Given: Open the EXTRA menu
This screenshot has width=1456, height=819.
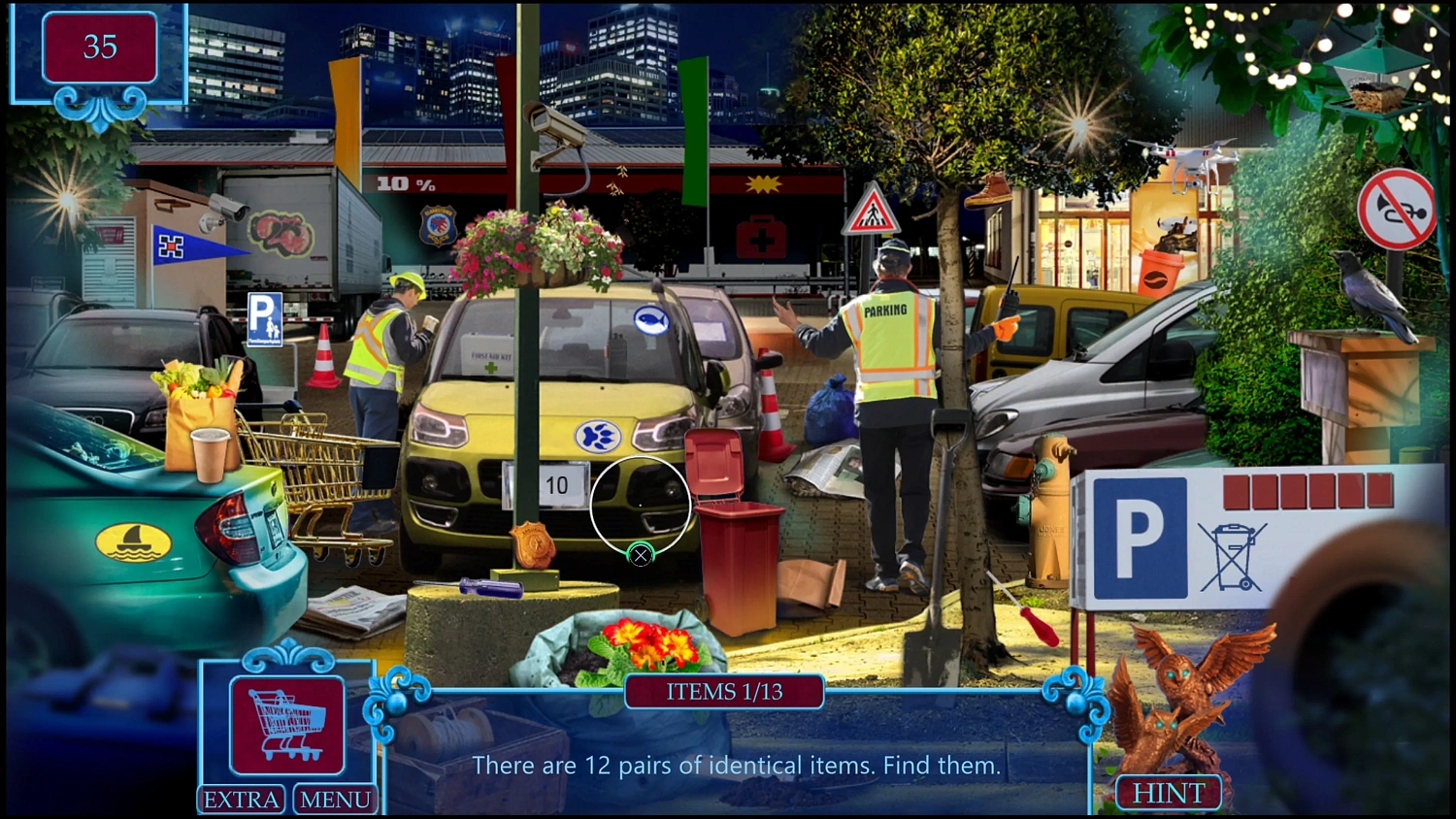Looking at the screenshot, I should click(x=240, y=800).
